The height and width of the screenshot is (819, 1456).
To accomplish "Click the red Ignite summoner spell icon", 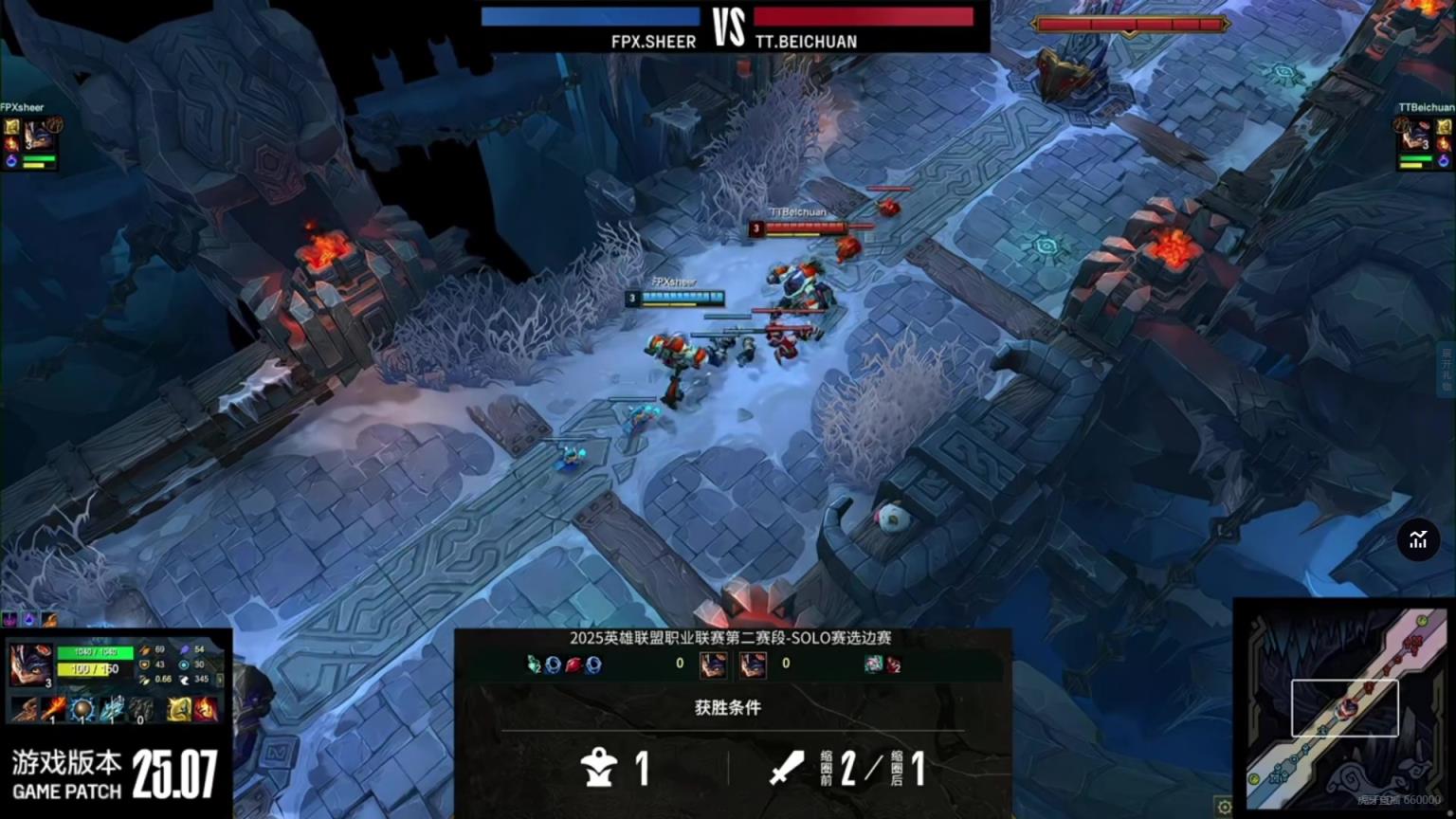I will (x=205, y=708).
